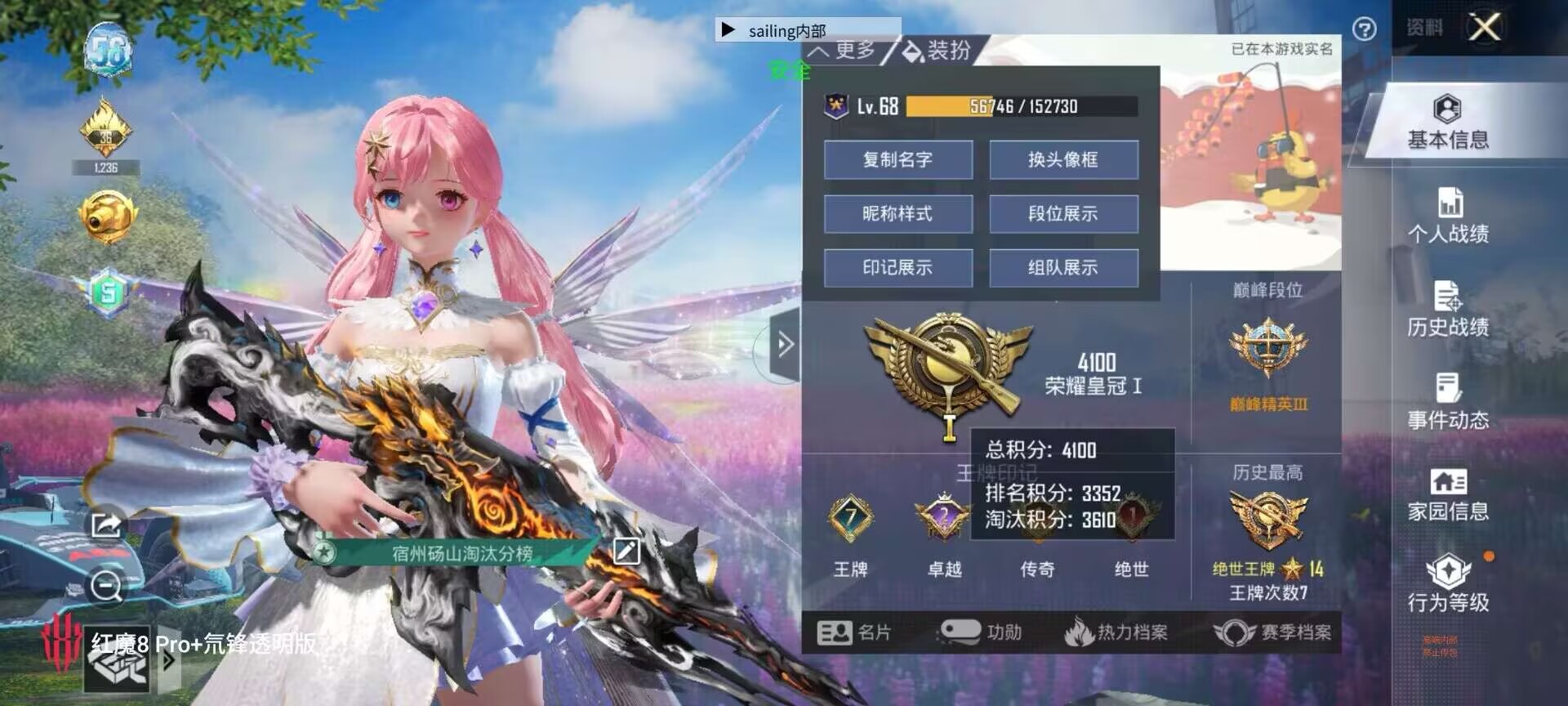The height and width of the screenshot is (706, 1568).
Task: Open the 个人战绩 sidebar section
Action: coord(1450,221)
